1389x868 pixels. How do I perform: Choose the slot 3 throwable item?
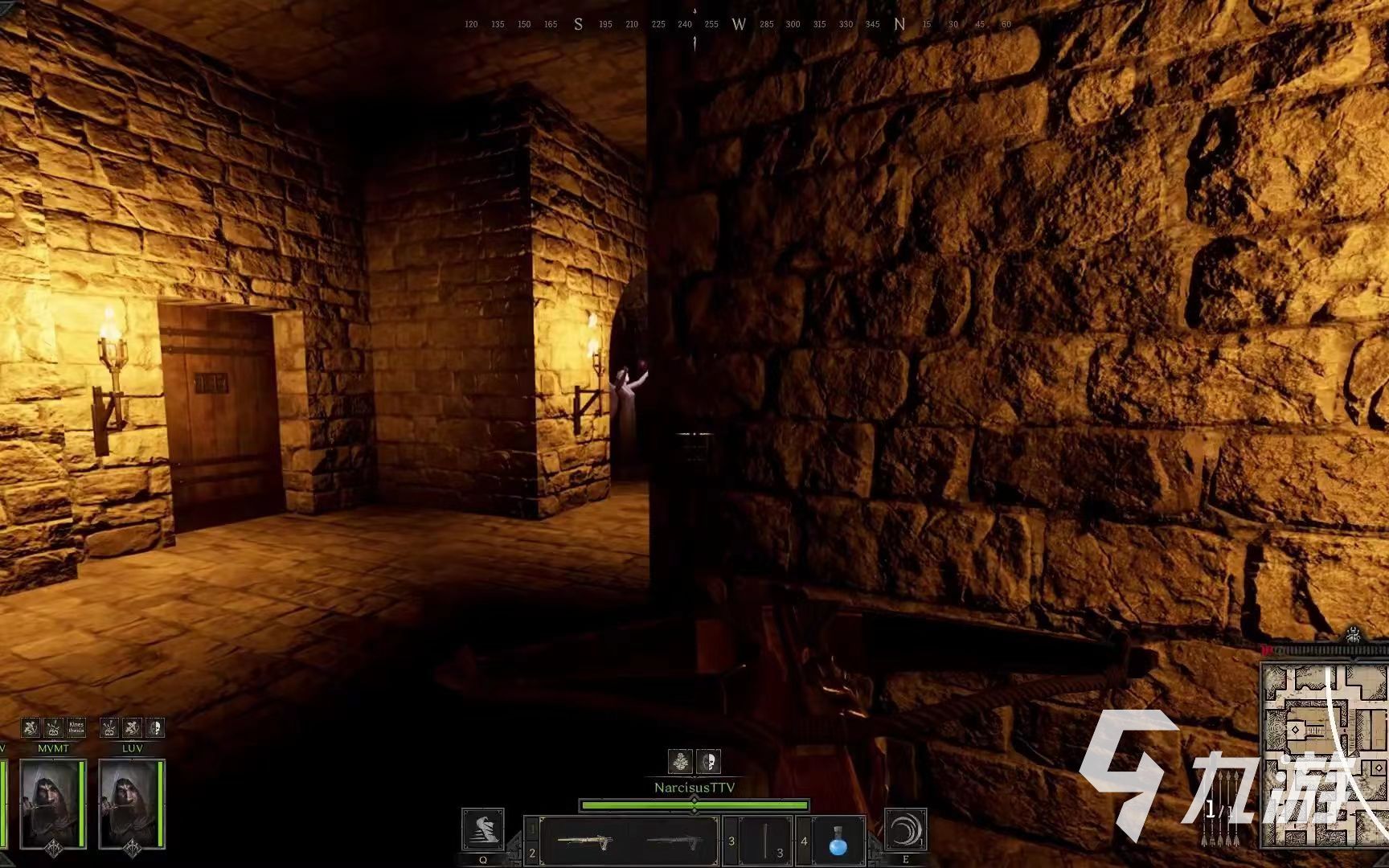(x=765, y=841)
